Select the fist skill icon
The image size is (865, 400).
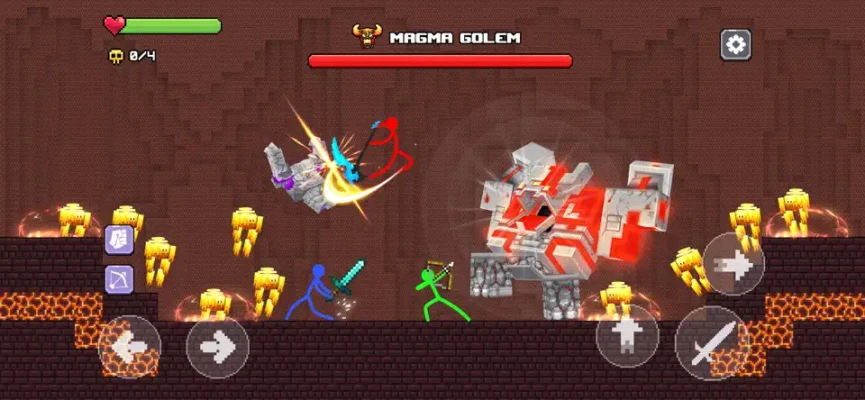pyautogui.click(x=119, y=240)
